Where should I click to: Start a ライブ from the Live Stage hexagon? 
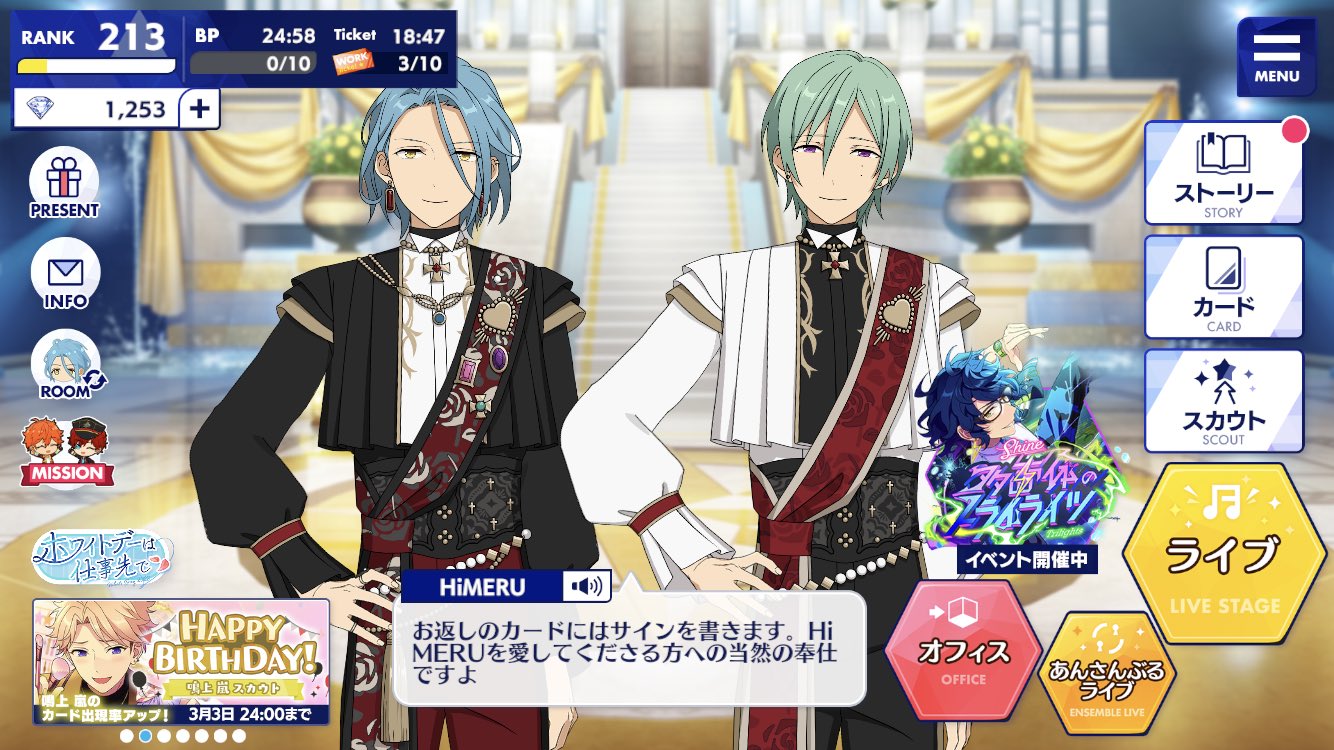(x=1231, y=550)
